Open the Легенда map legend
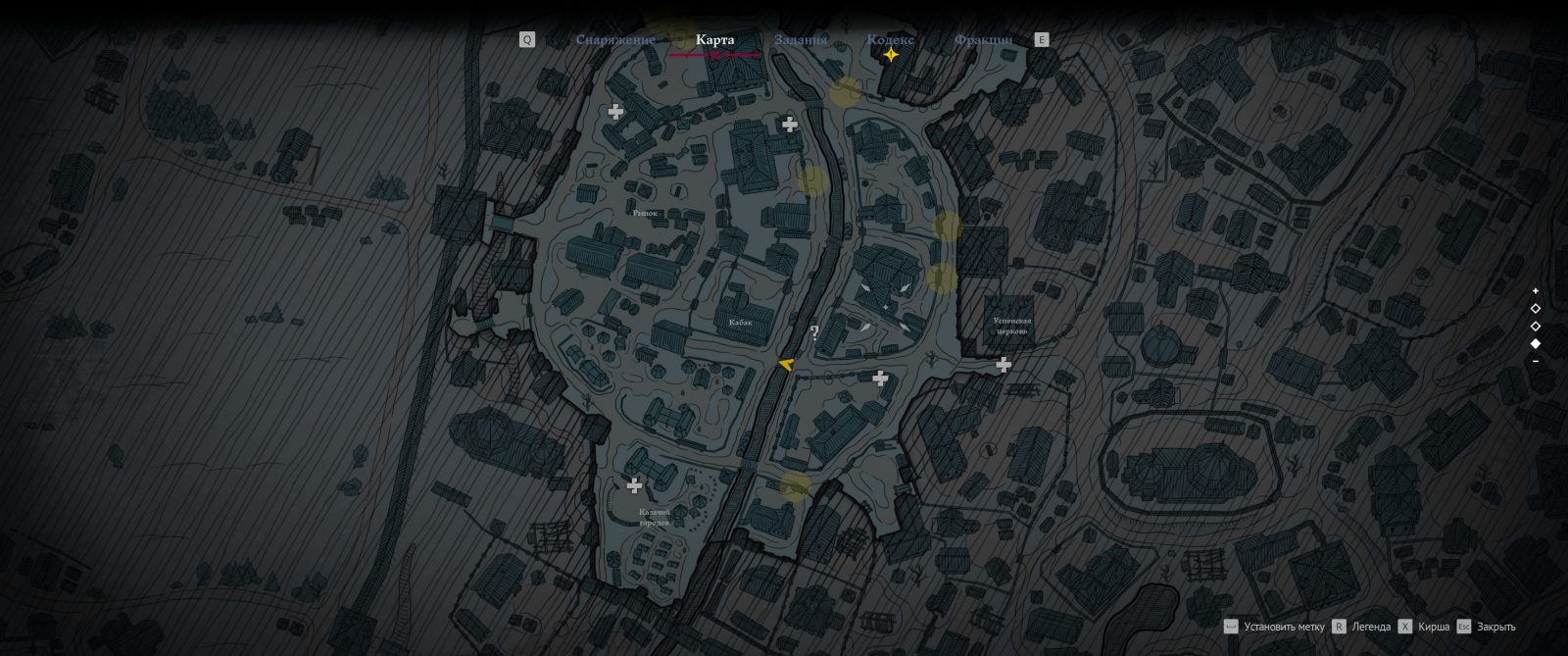Screen dimensions: 1568x656 (1370, 627)
